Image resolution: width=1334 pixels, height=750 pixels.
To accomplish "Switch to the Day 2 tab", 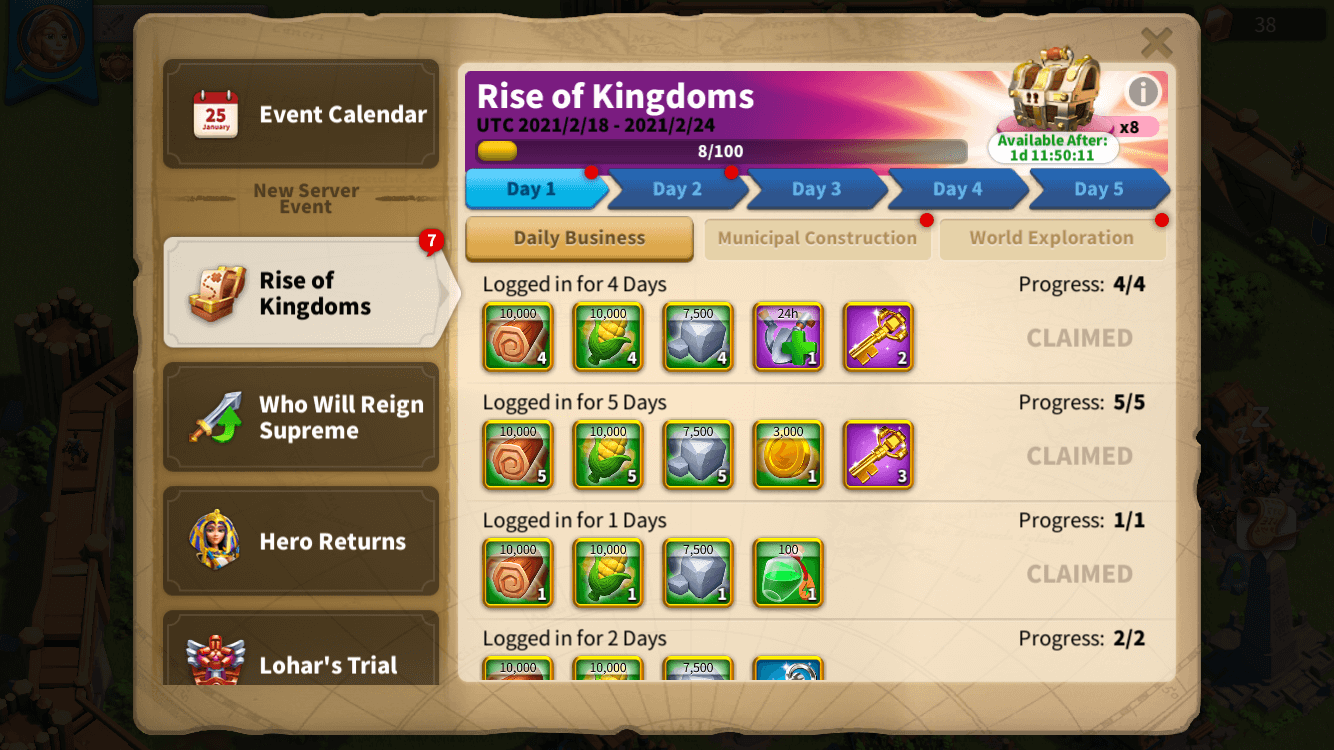I will pyautogui.click(x=675, y=189).
